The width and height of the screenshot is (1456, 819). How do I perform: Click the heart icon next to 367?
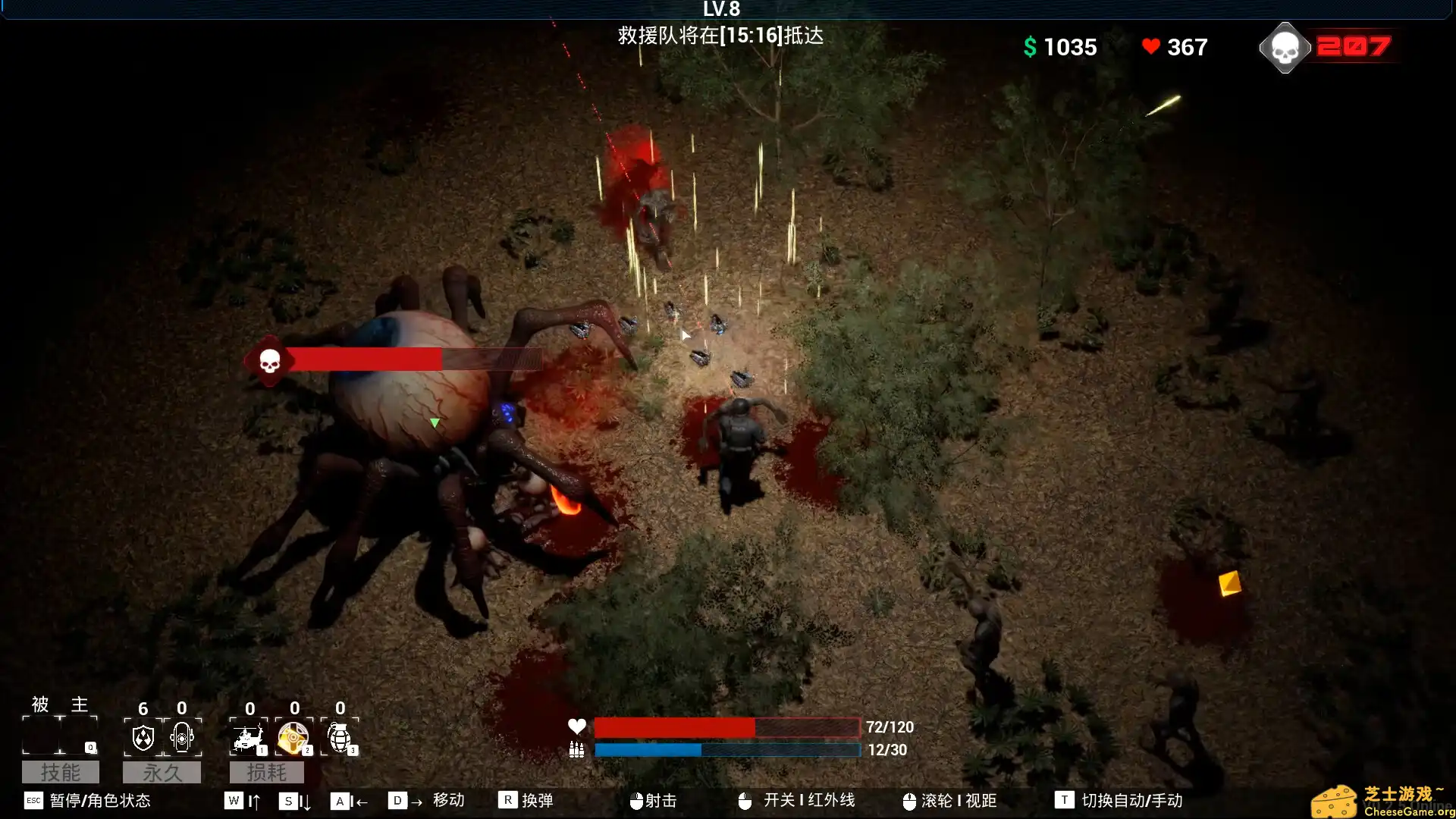point(1151,47)
